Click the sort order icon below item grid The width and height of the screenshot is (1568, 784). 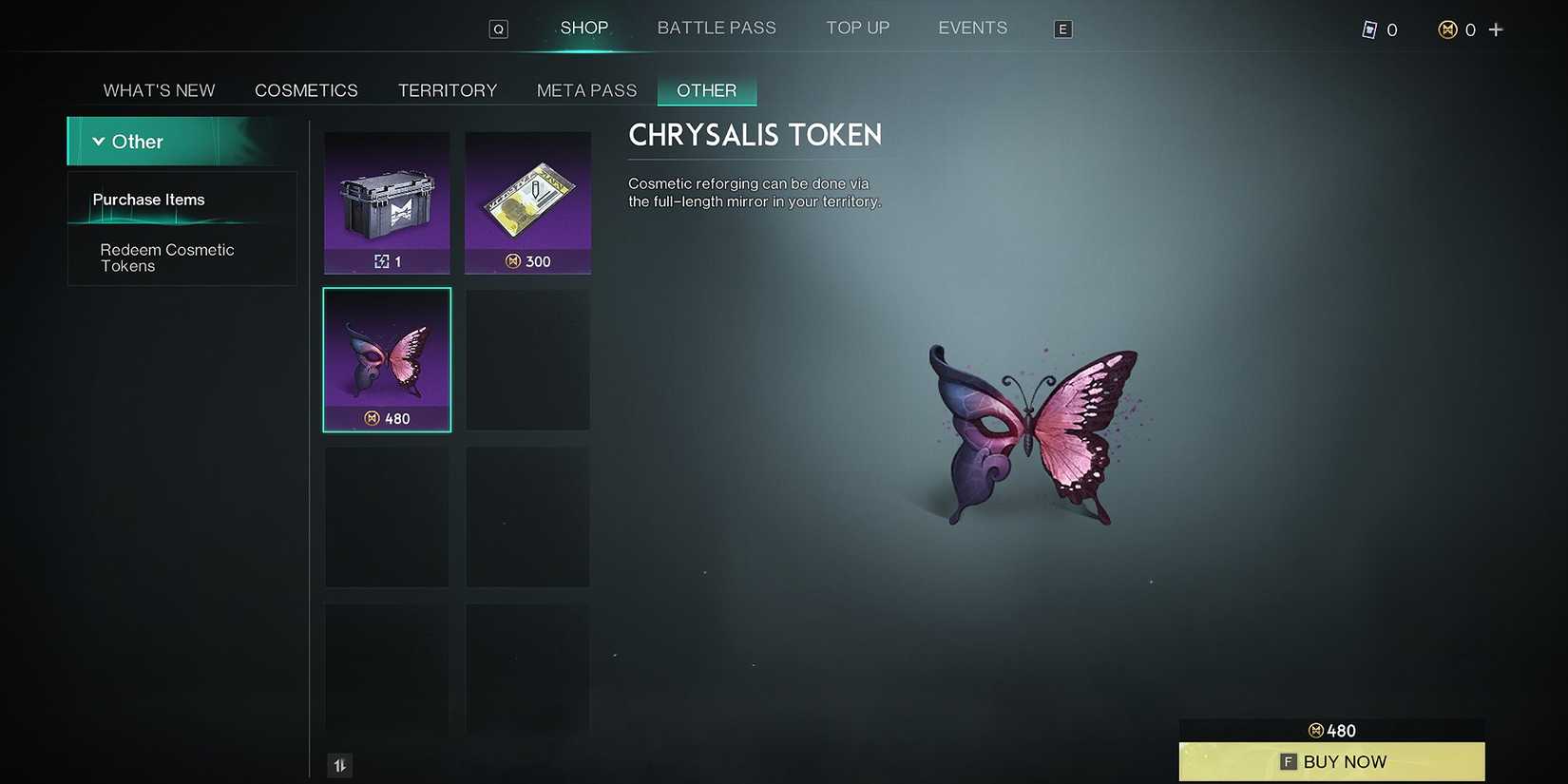pyautogui.click(x=339, y=764)
